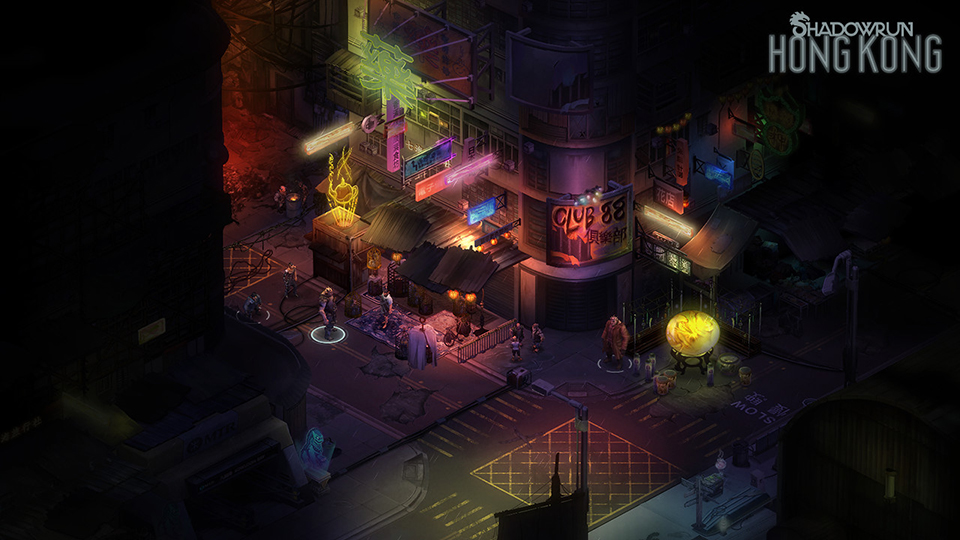
Task: Select the crouching party member with faint ring
Action: tap(254, 305)
